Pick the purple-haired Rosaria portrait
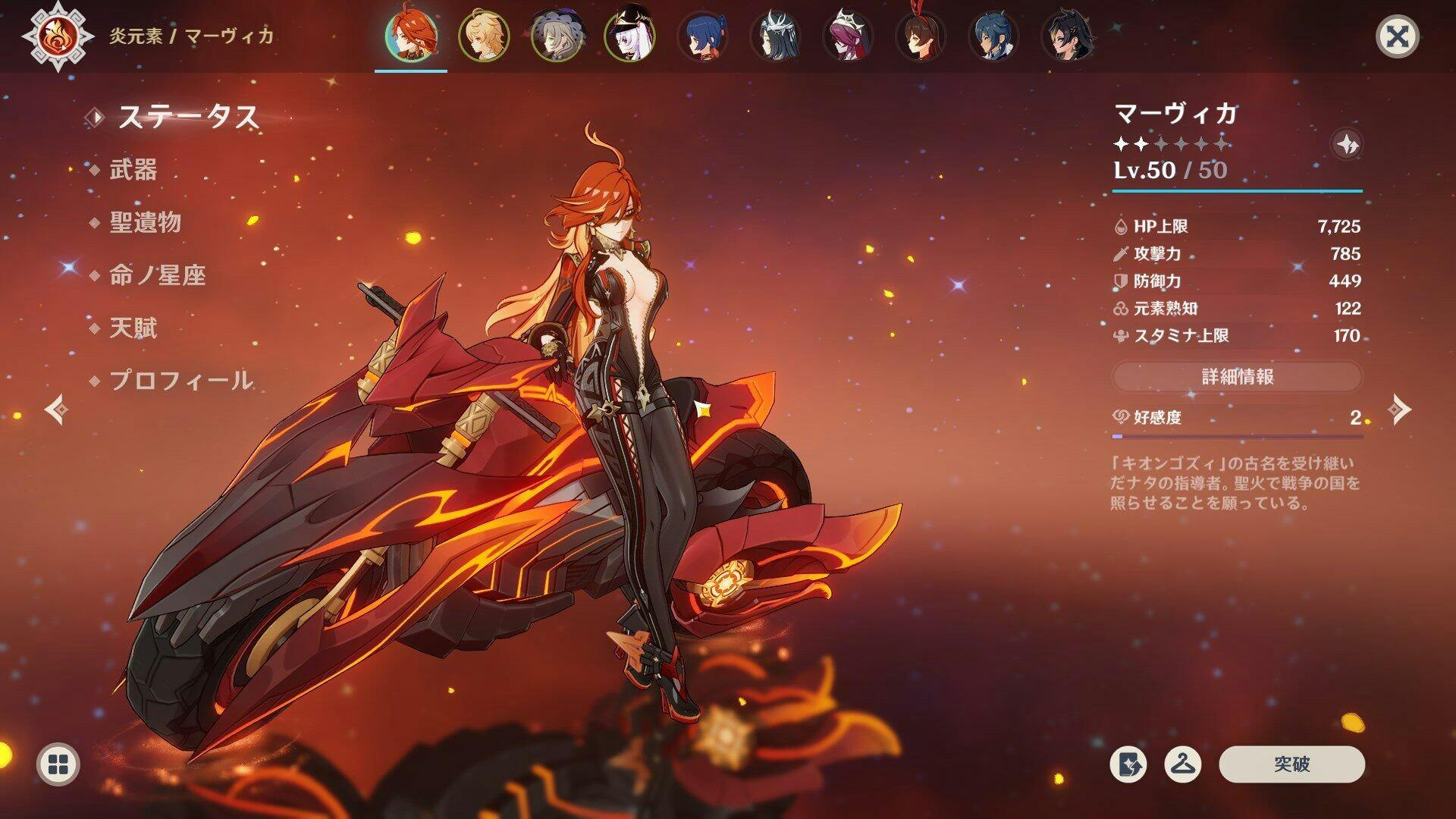This screenshot has width=1456, height=819. click(x=848, y=36)
